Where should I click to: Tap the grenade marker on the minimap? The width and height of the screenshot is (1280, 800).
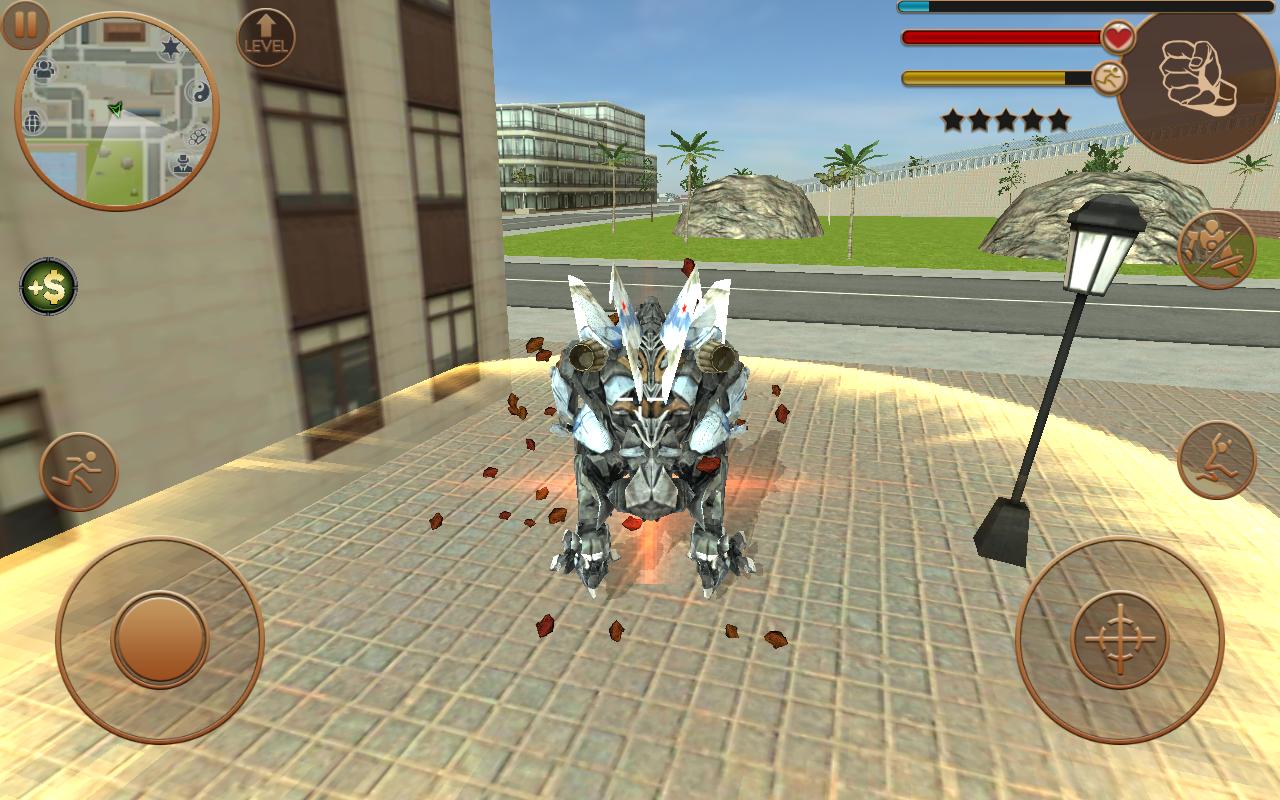point(33,122)
